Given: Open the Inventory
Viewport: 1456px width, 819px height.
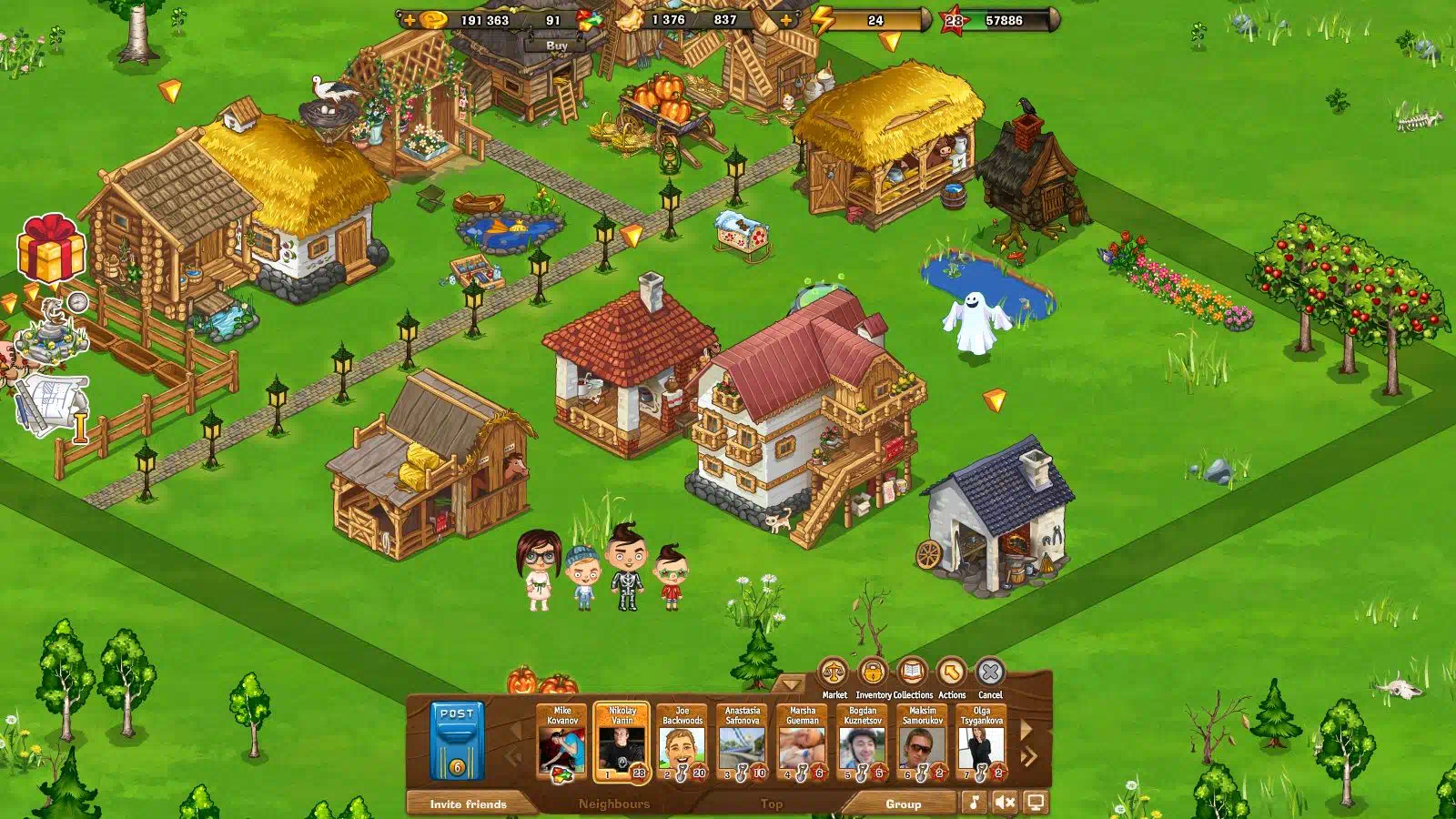Looking at the screenshot, I should pos(873,674).
